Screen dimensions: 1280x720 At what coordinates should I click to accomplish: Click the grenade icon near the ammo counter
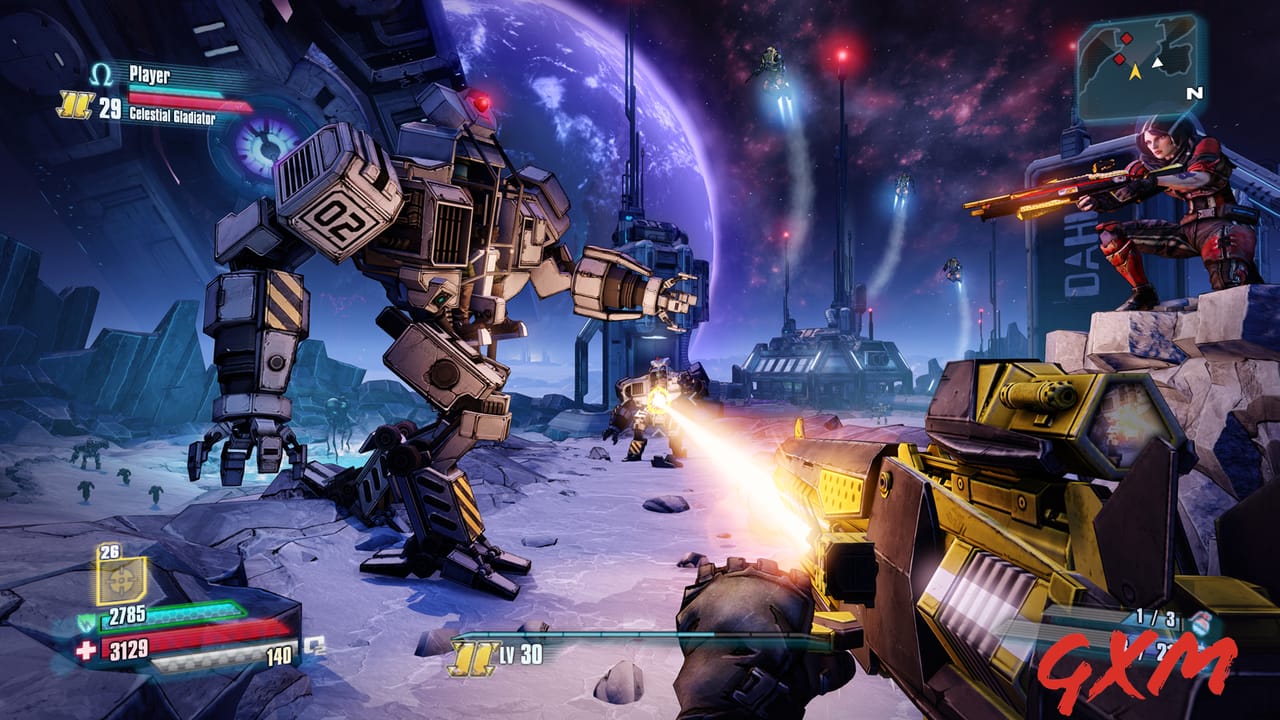pos(1201,623)
